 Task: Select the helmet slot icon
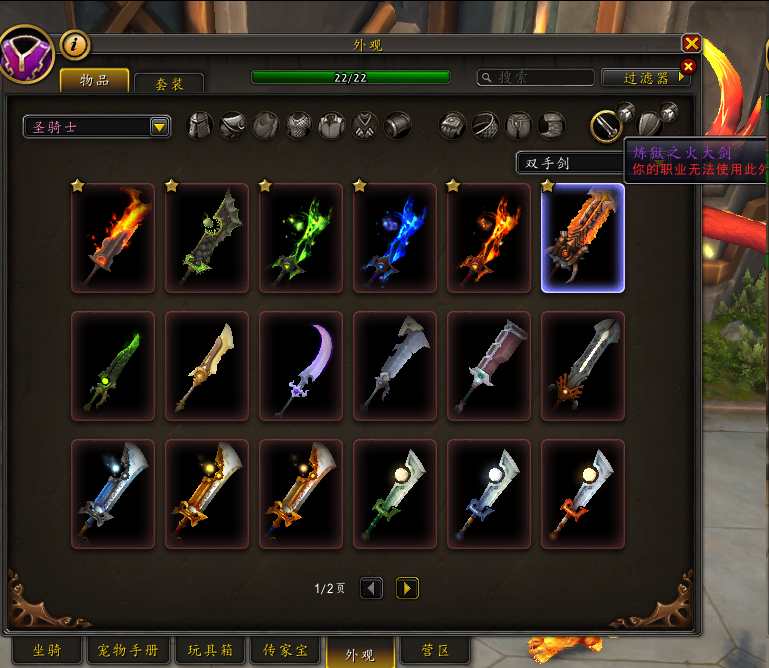coord(201,125)
